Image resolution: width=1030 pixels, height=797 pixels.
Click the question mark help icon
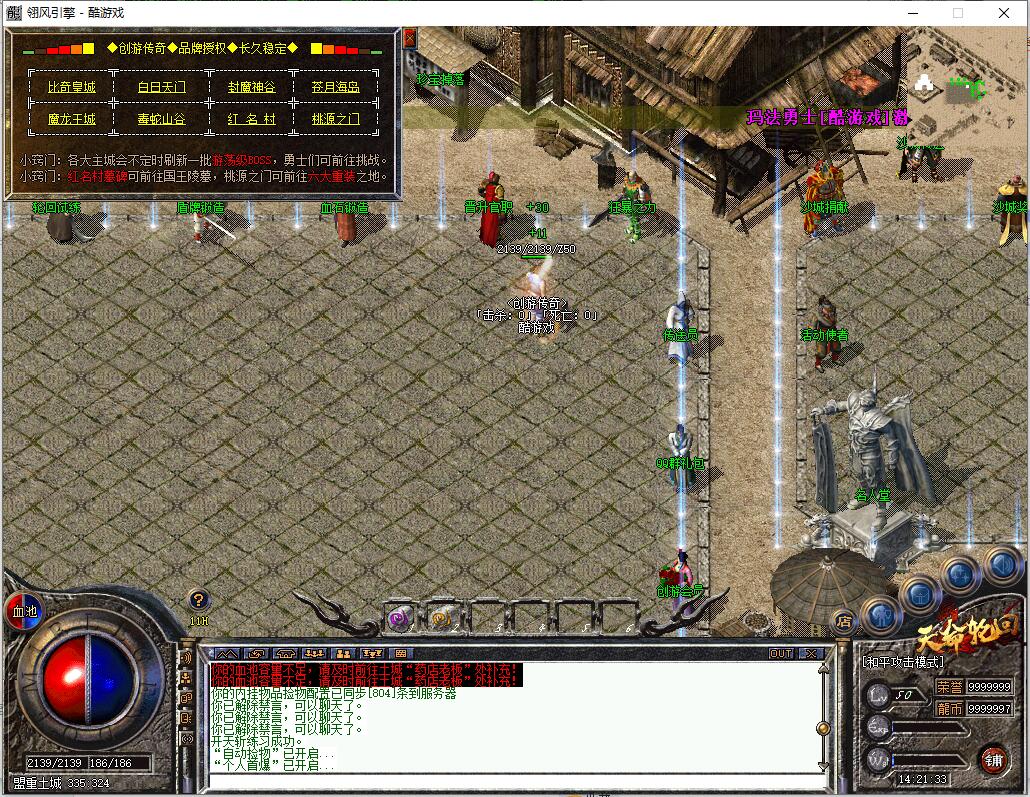(199, 599)
